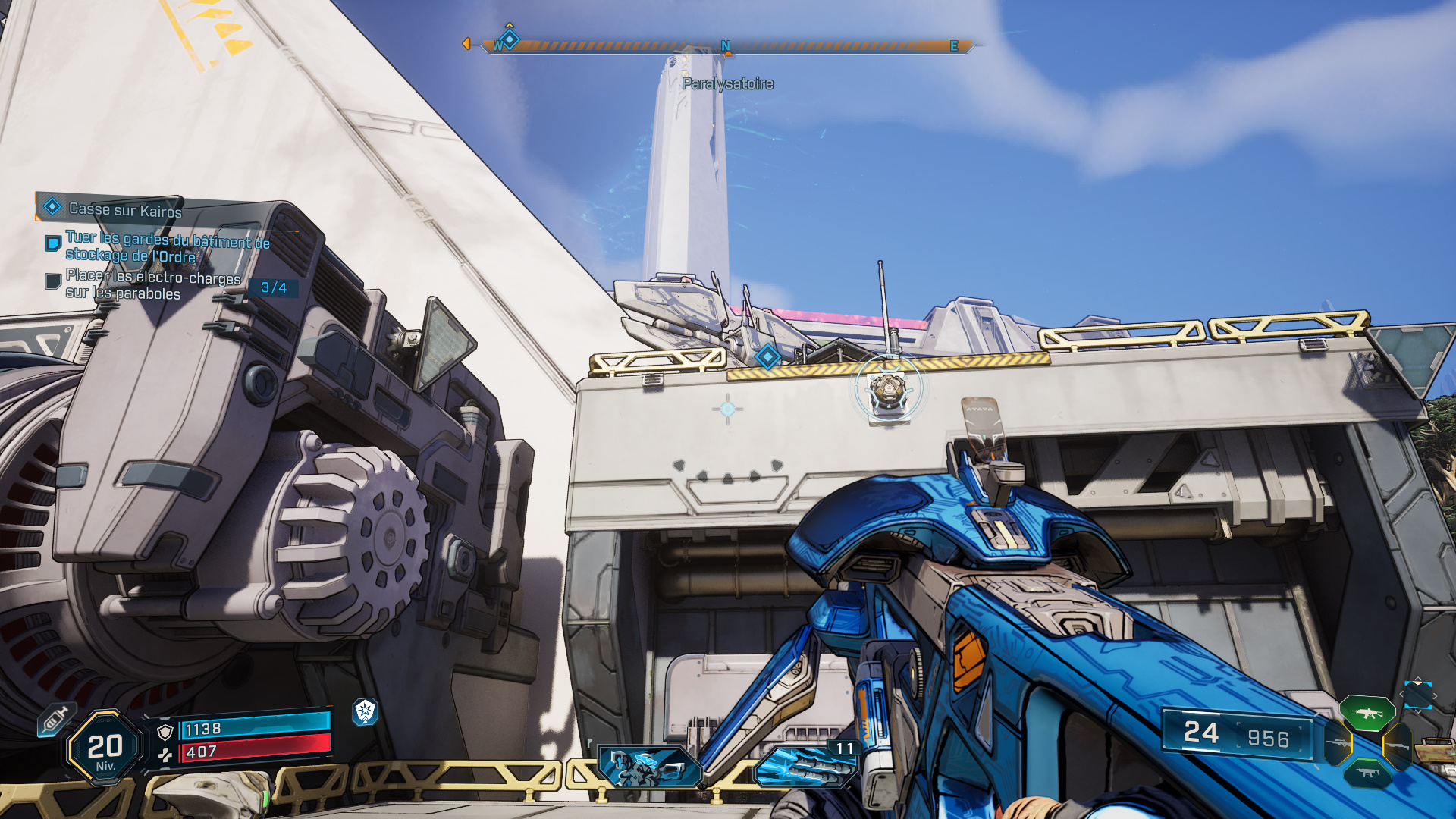Click the blue-cornered square slot above the weapons
1456x819 pixels.
(1417, 695)
